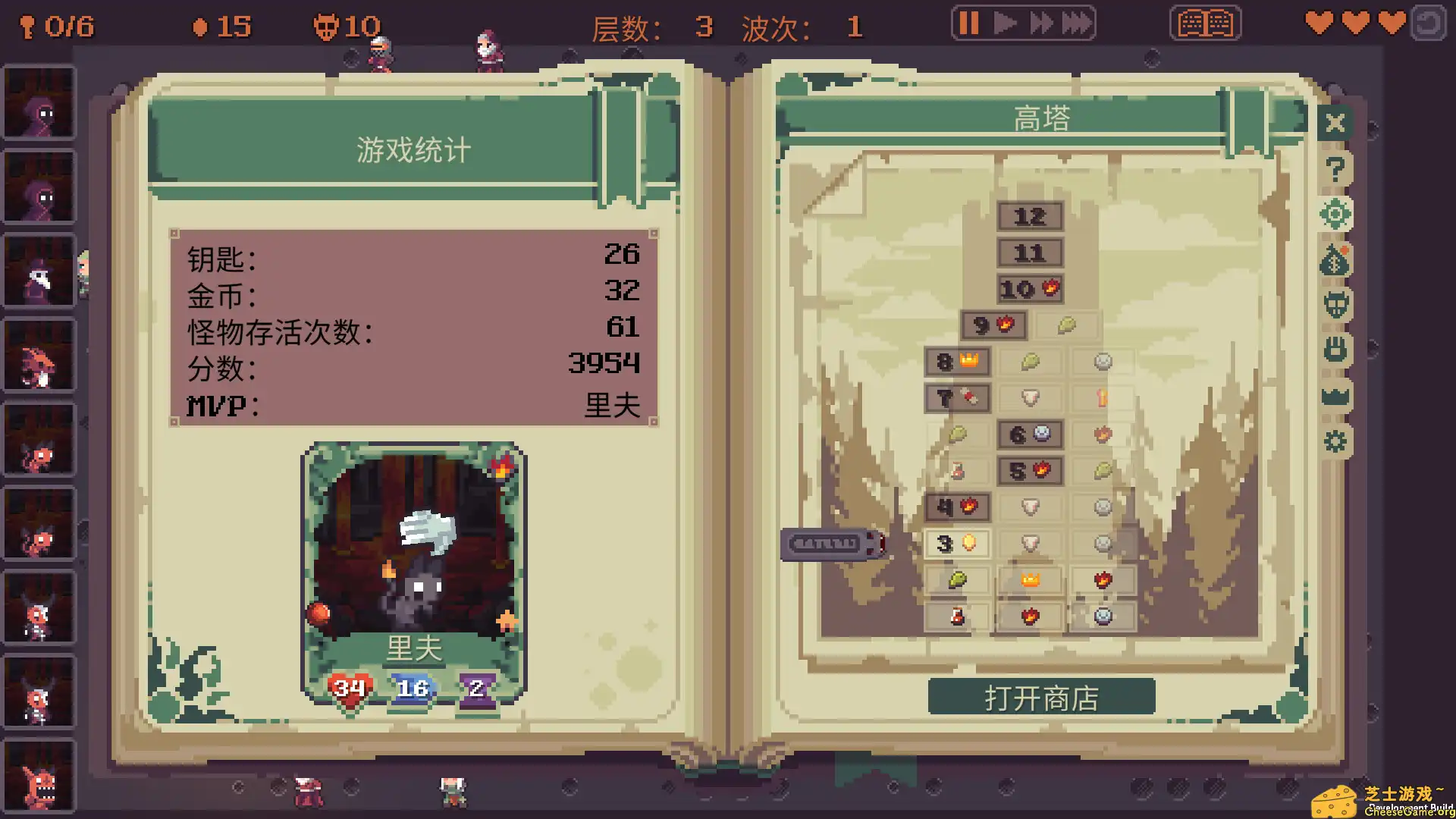Select the demon face icon in right sidebar
This screenshot has height=819, width=1456.
[x=1335, y=303]
